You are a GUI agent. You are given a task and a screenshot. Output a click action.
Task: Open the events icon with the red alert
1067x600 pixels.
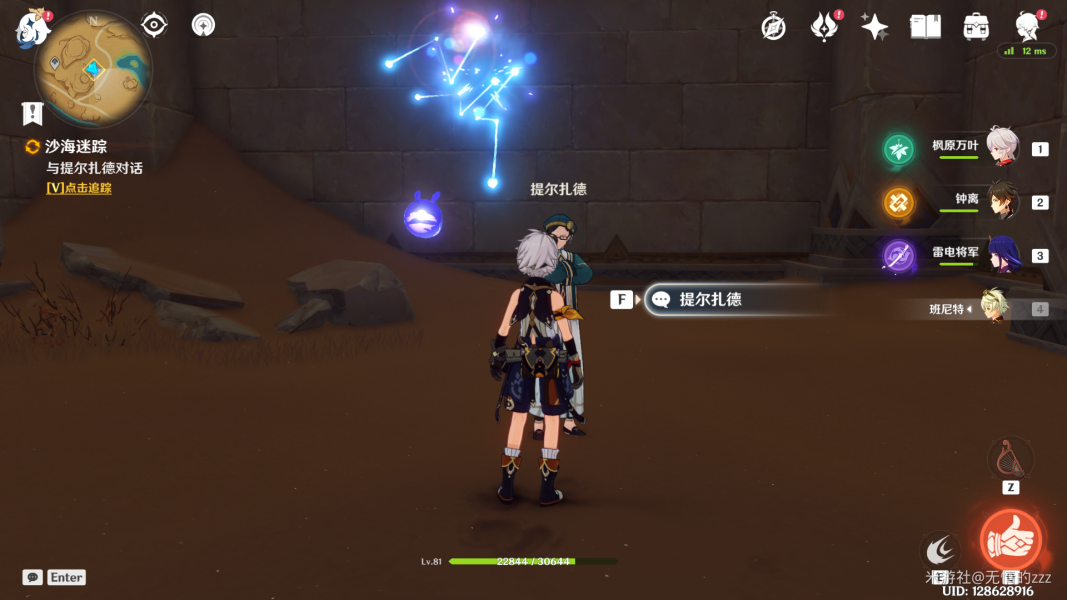click(x=824, y=27)
